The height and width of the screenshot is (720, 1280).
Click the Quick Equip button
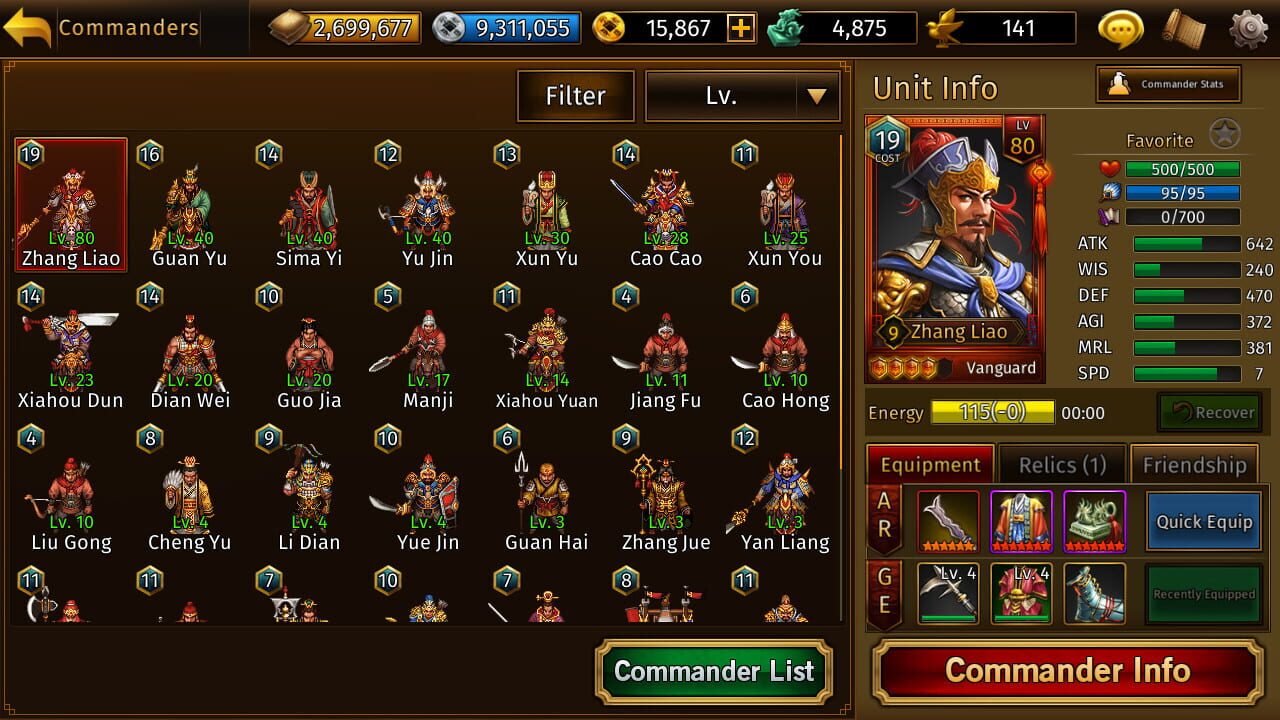point(1202,522)
